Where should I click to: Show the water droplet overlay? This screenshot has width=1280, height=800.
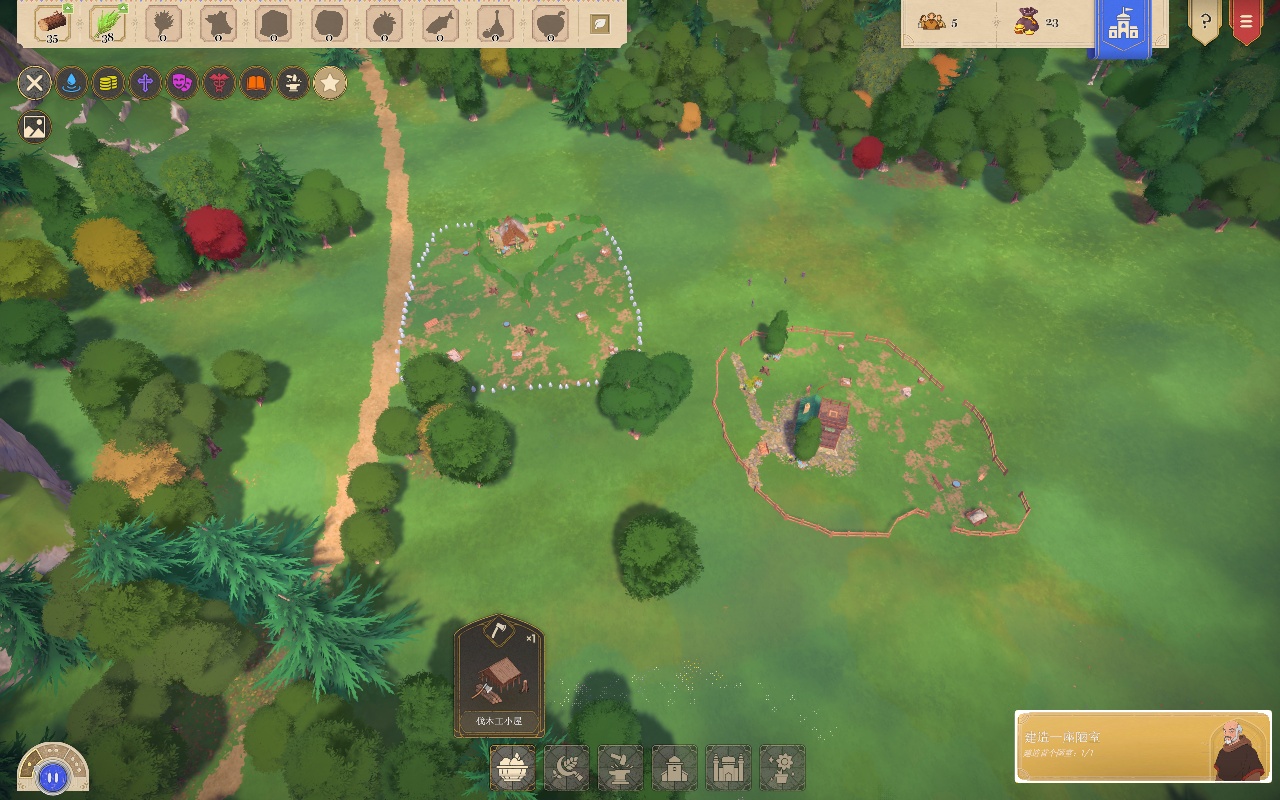coord(71,83)
